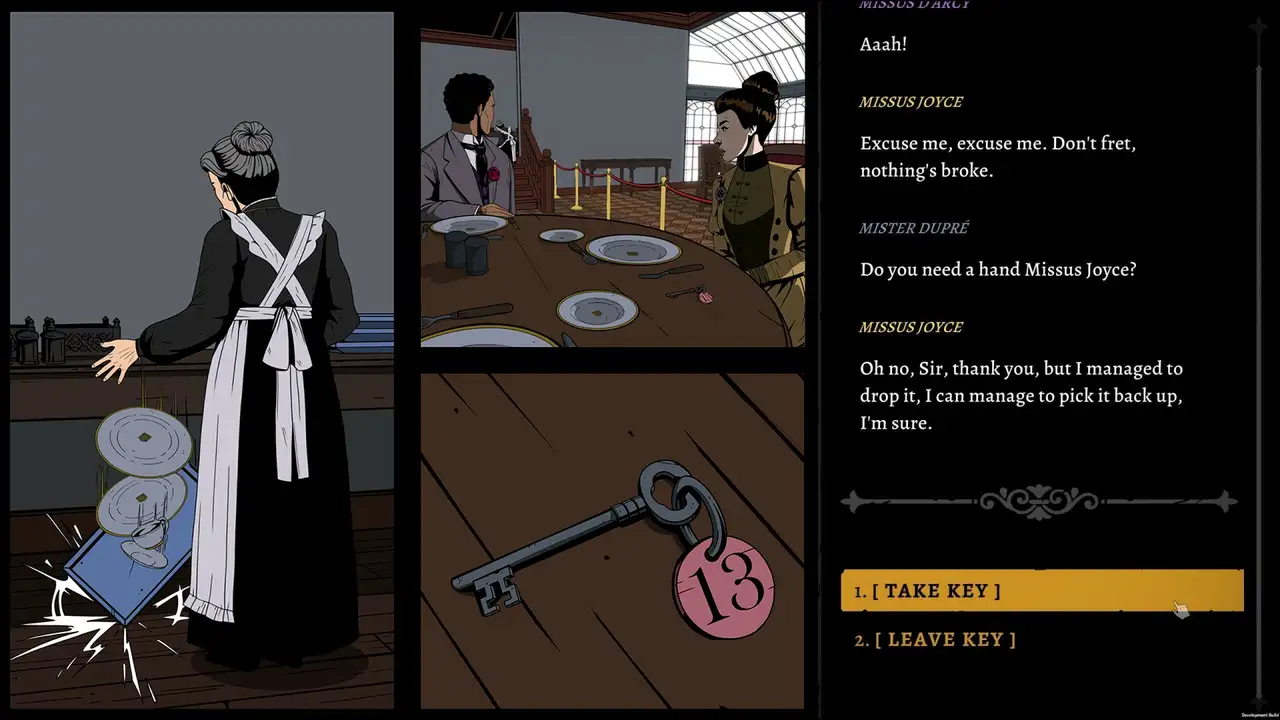Viewport: 1280px width, 720px height.
Task: Select option number 2 in the choice list
Action: 861,640
